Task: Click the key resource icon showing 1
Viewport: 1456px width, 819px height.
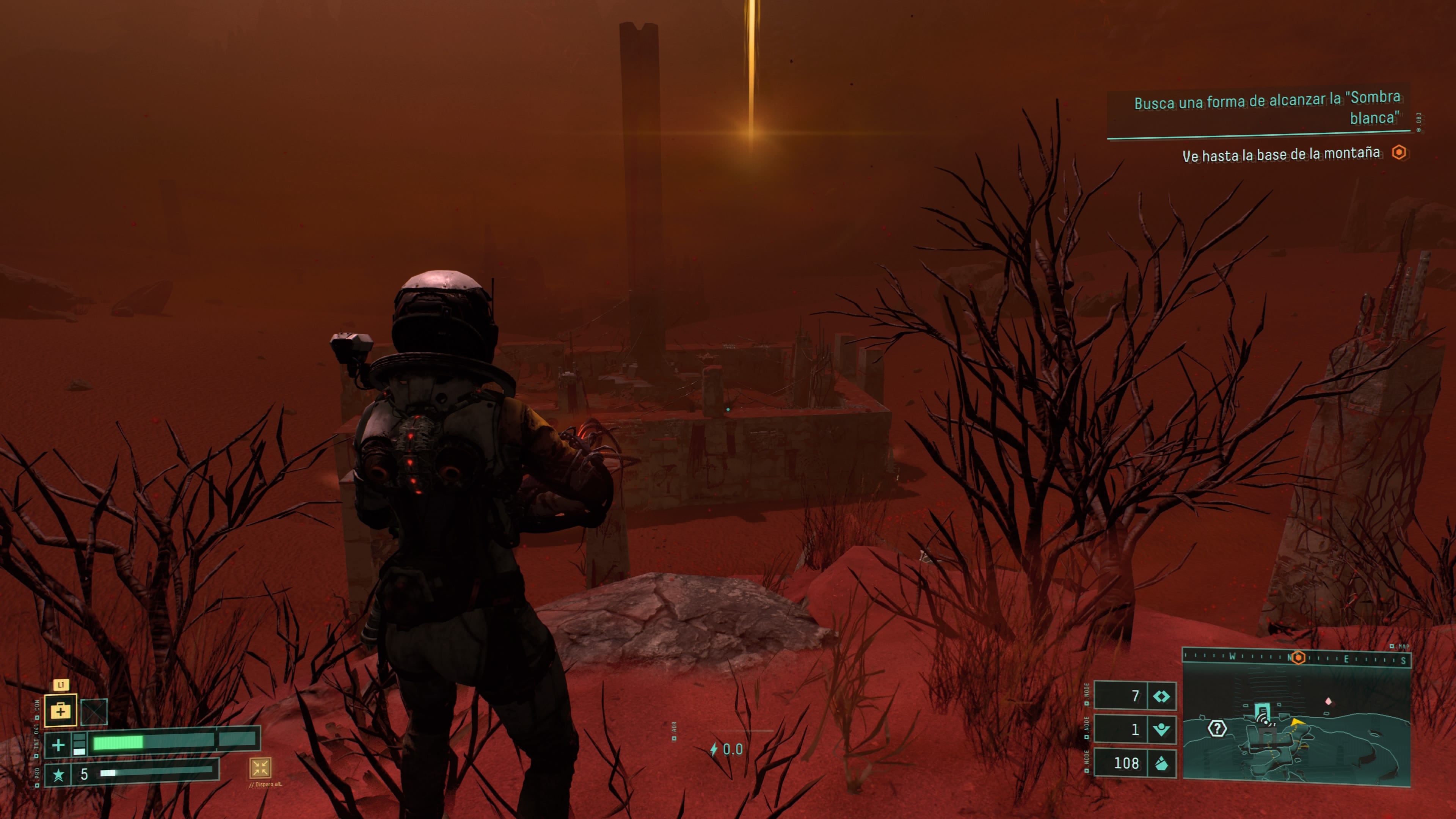Action: point(1161,730)
